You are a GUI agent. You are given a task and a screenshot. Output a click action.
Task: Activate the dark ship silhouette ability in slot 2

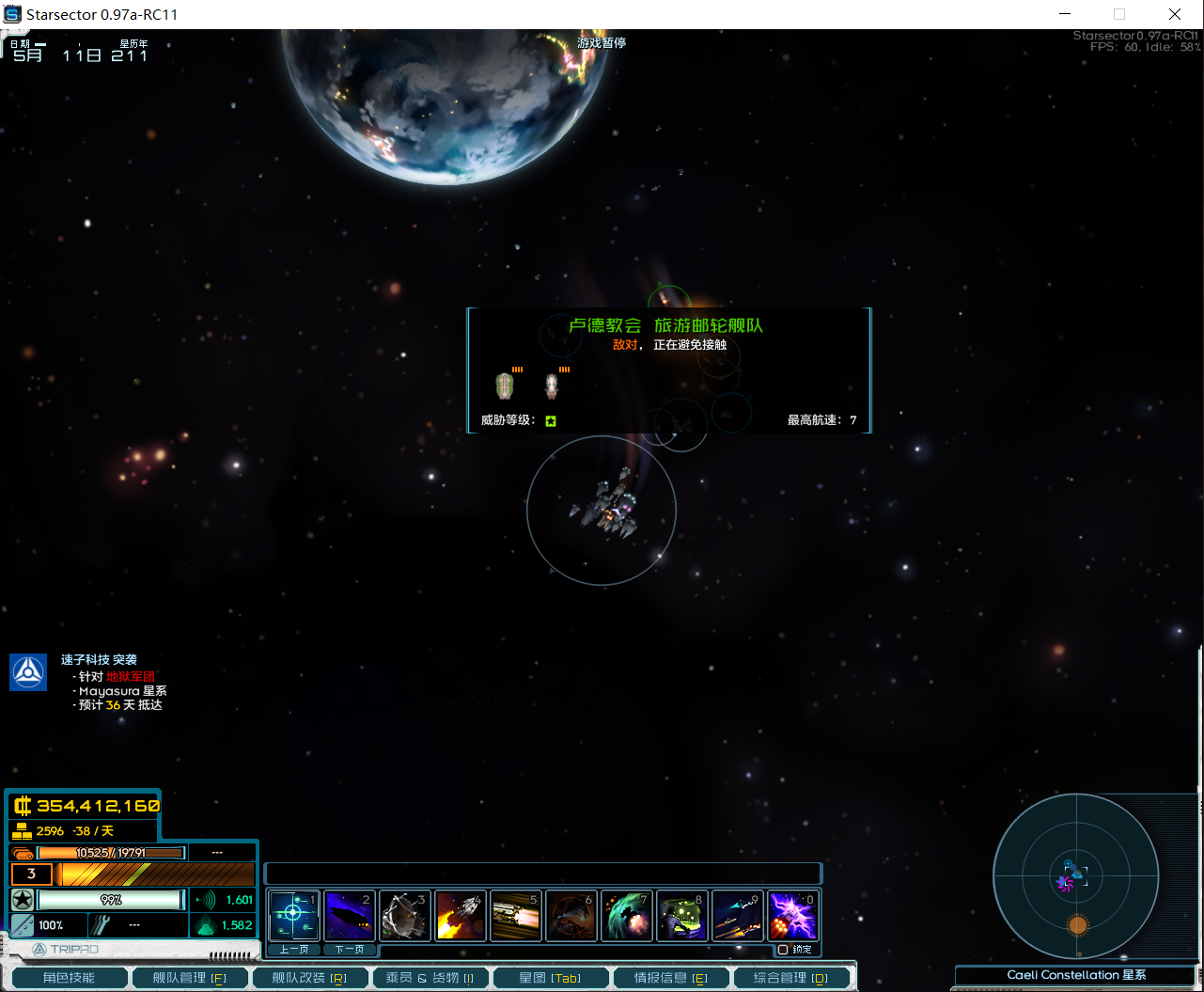pyautogui.click(x=349, y=916)
